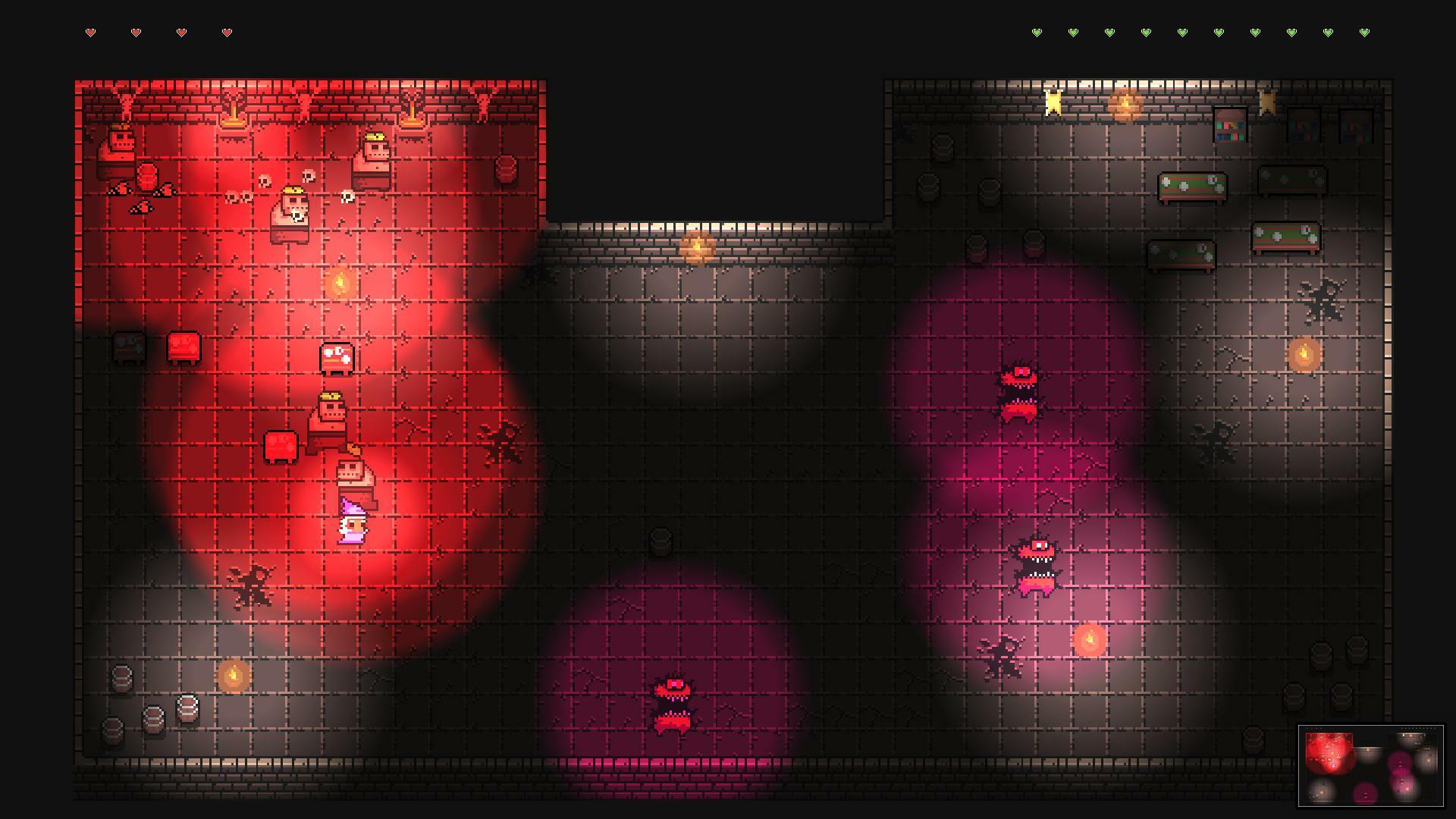The height and width of the screenshot is (819, 1456).
Task: Click the bookshelf in the top-right corner
Action: click(x=1357, y=127)
